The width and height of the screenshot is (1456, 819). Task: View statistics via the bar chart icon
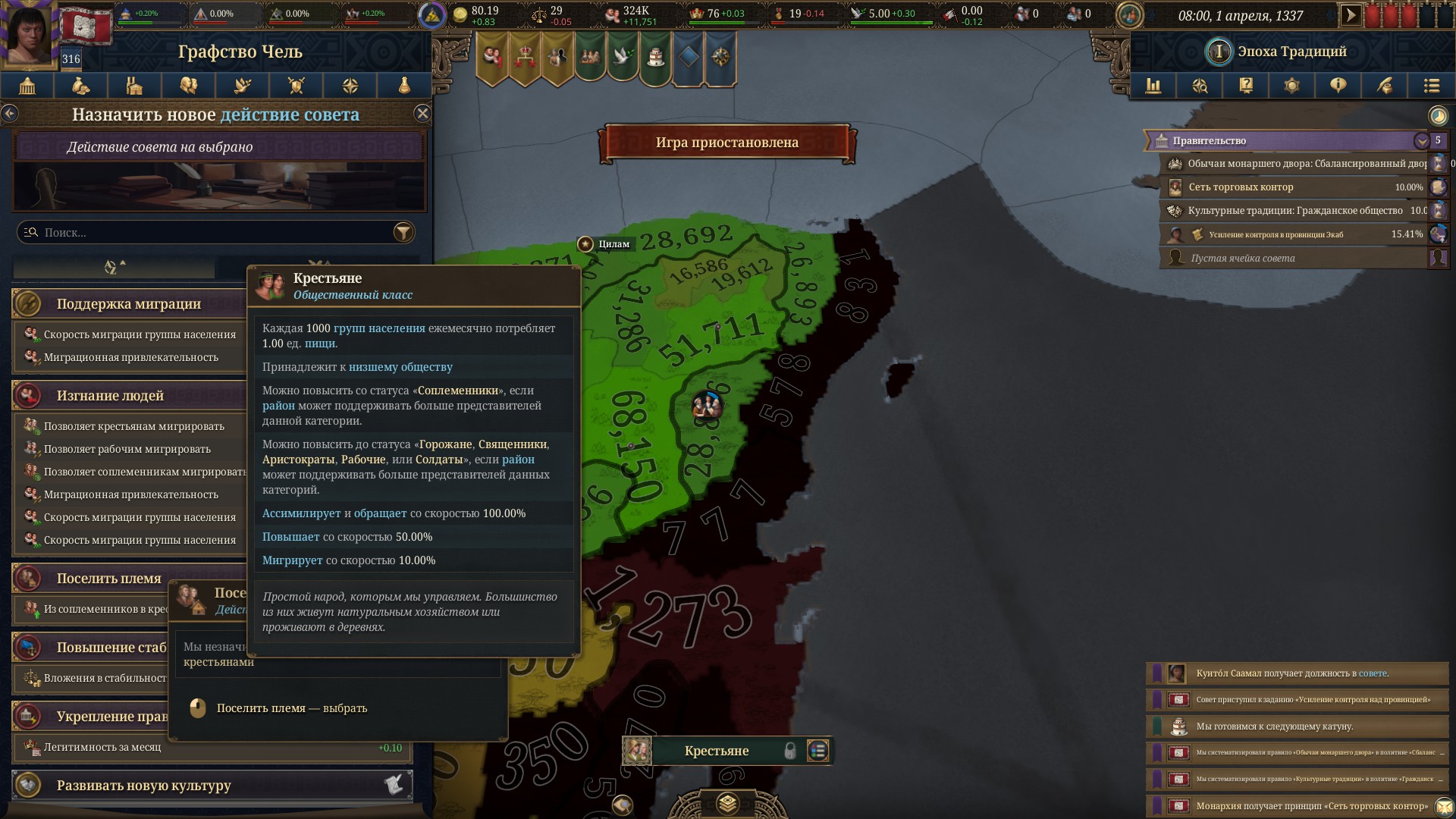pos(1153,86)
